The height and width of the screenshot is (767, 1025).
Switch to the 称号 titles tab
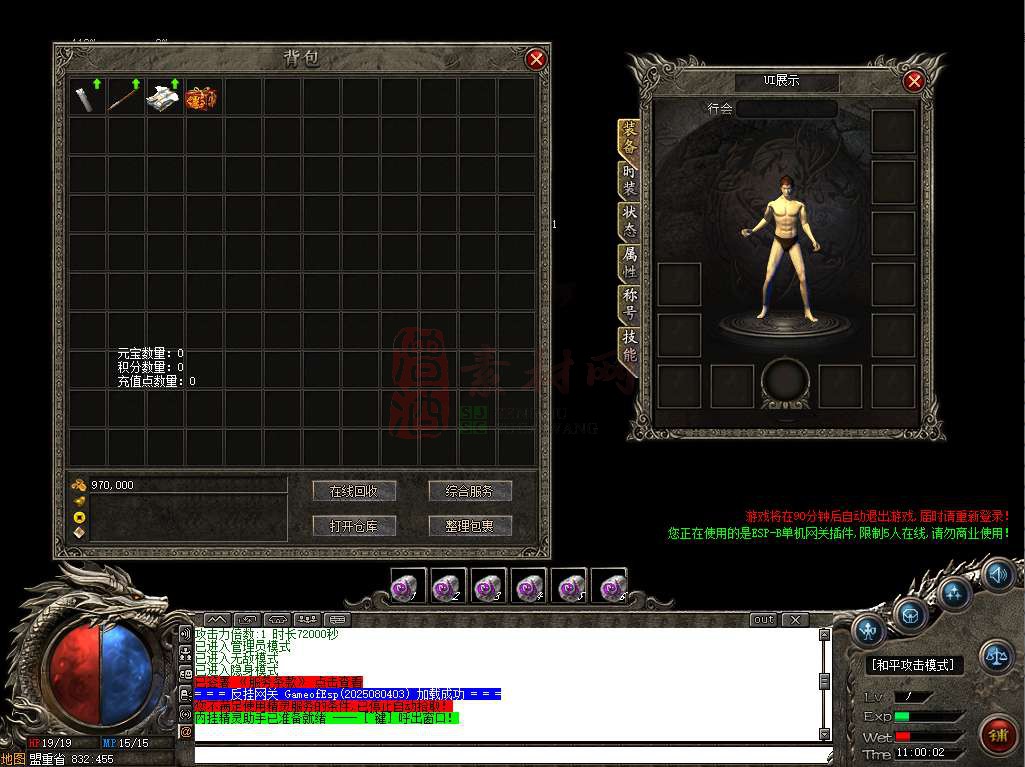coord(629,303)
